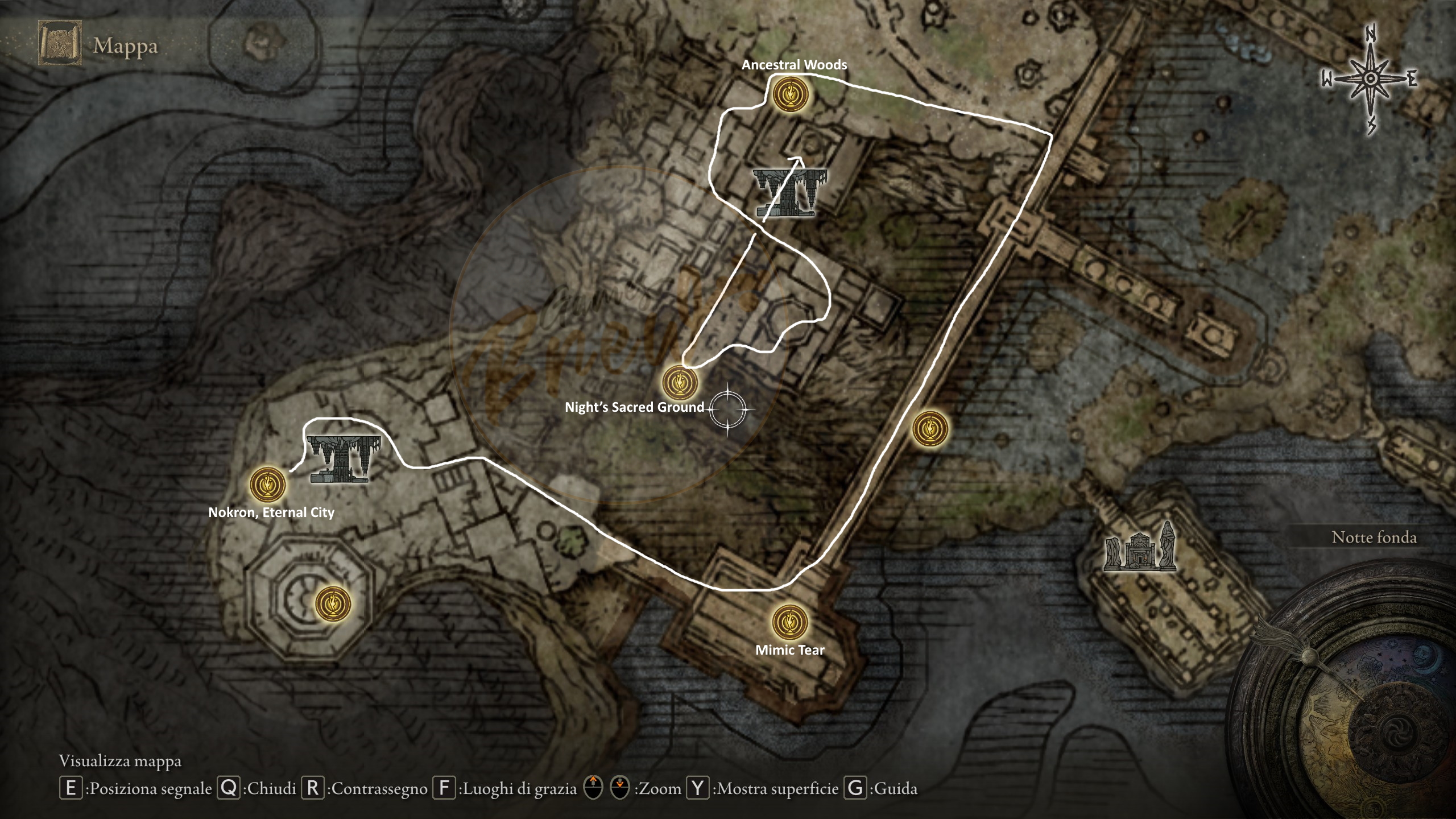Screen dimensions: 1456x819
Task: Choose the Night's Sacred Ground grace marker
Action: (680, 383)
